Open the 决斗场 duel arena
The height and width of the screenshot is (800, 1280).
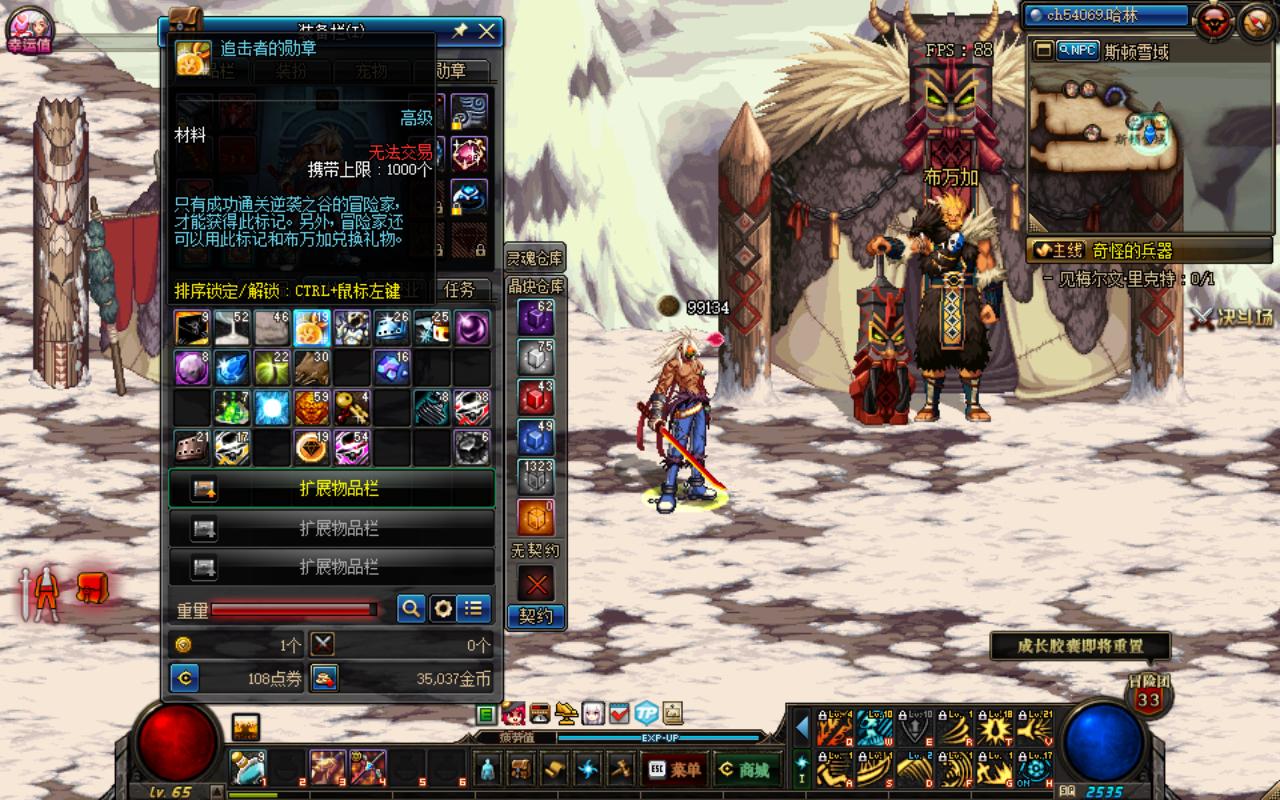[x=1231, y=318]
